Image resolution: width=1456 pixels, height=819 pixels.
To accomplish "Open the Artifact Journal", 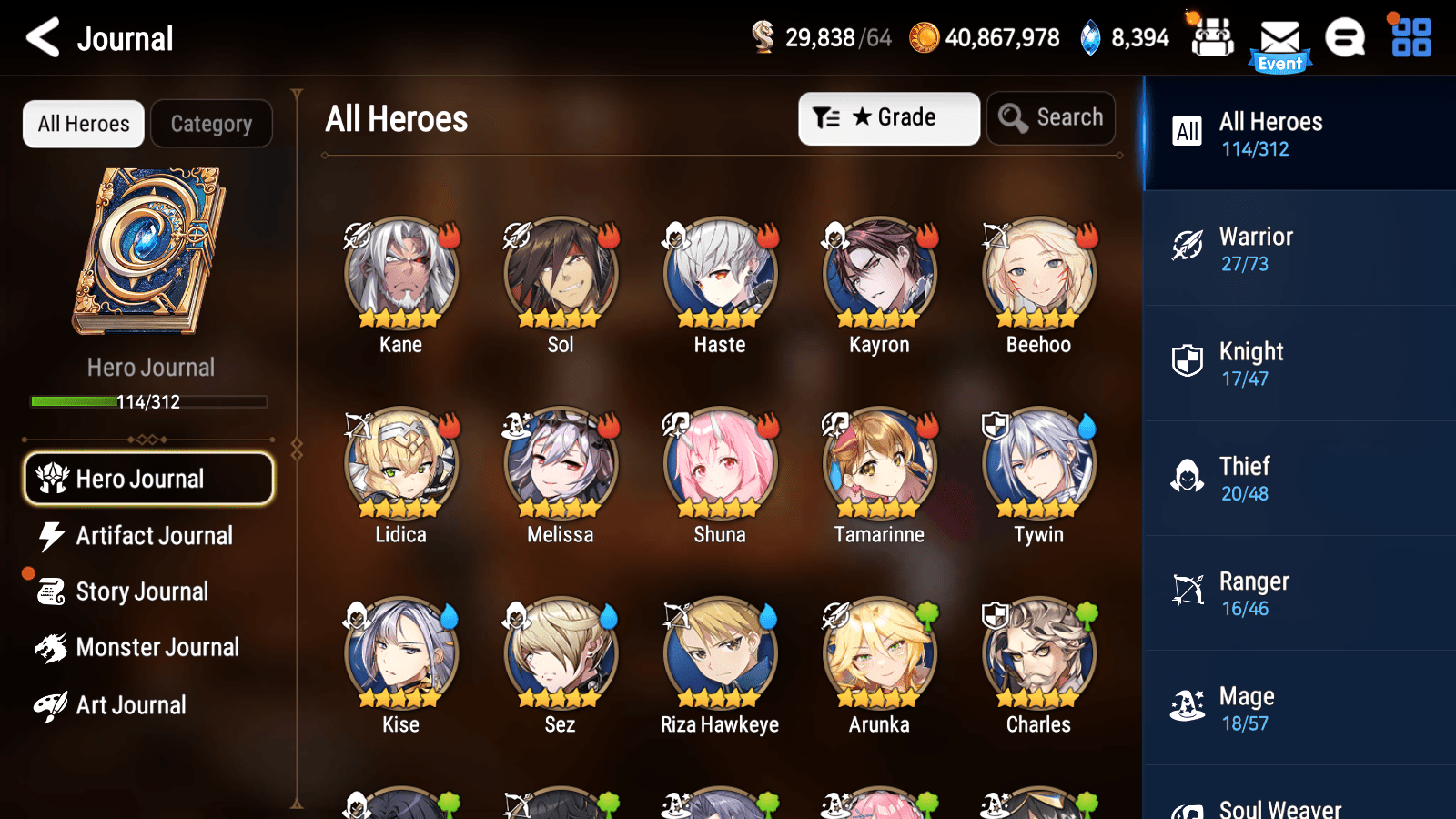I will [x=153, y=536].
